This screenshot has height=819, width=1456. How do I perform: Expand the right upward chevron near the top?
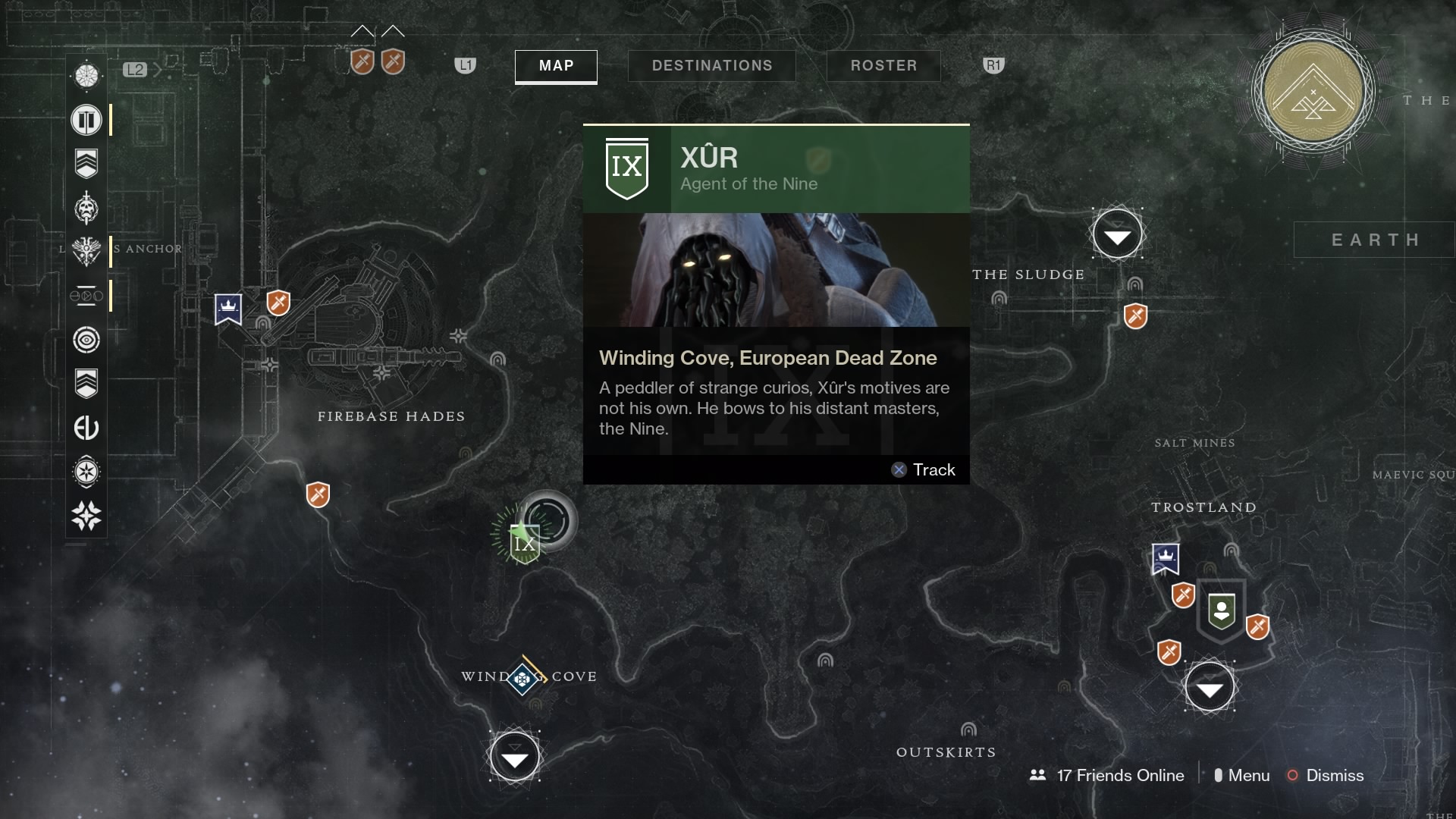tap(394, 30)
